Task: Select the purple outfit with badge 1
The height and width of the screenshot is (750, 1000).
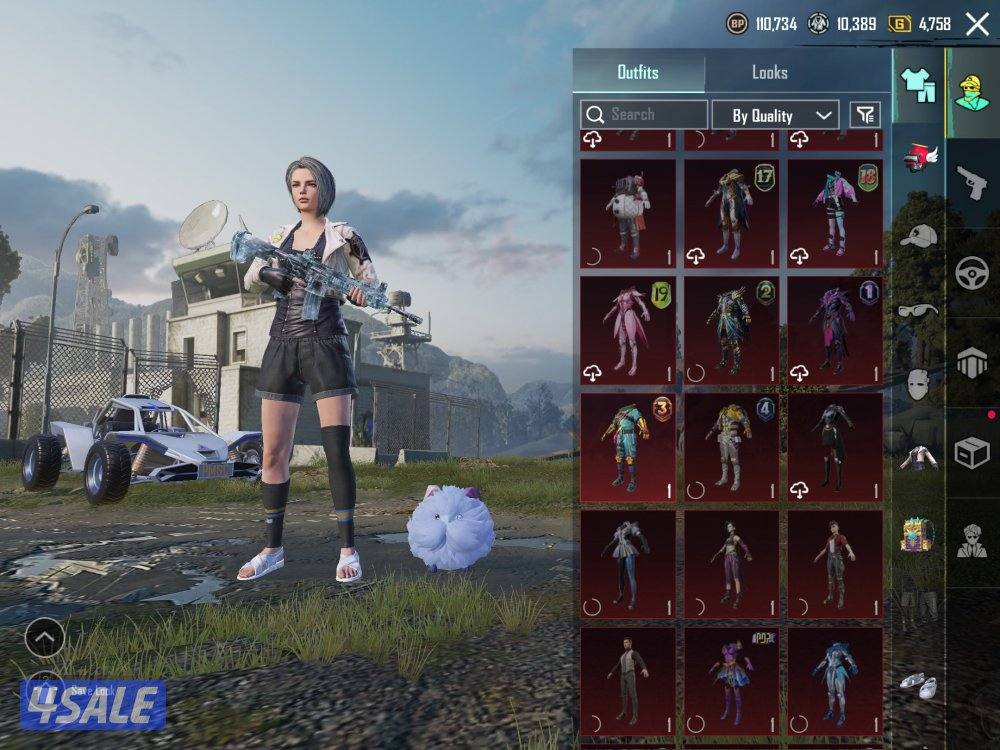Action: tap(835, 330)
